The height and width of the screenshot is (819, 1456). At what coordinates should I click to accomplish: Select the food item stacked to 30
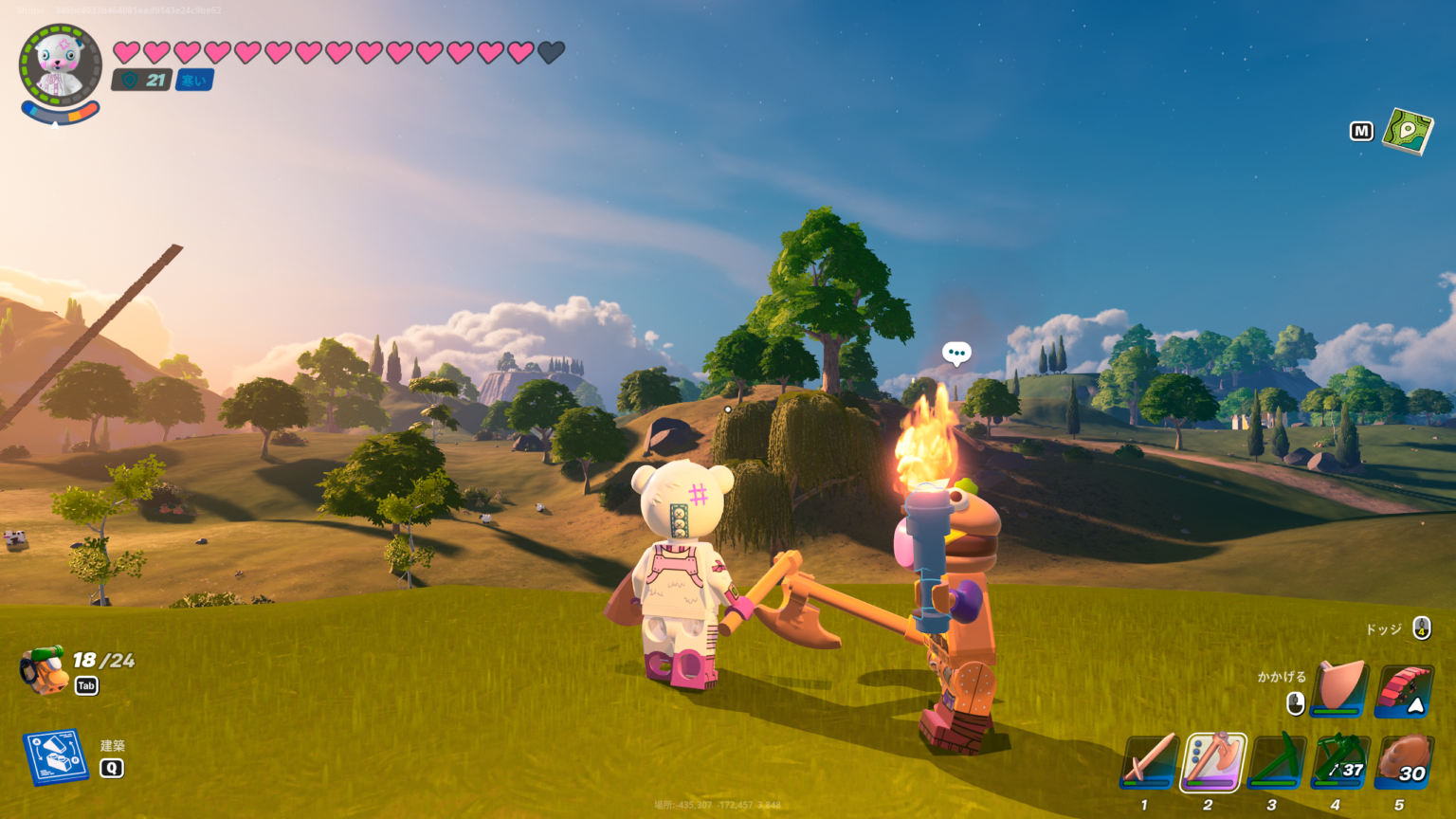pyautogui.click(x=1403, y=761)
